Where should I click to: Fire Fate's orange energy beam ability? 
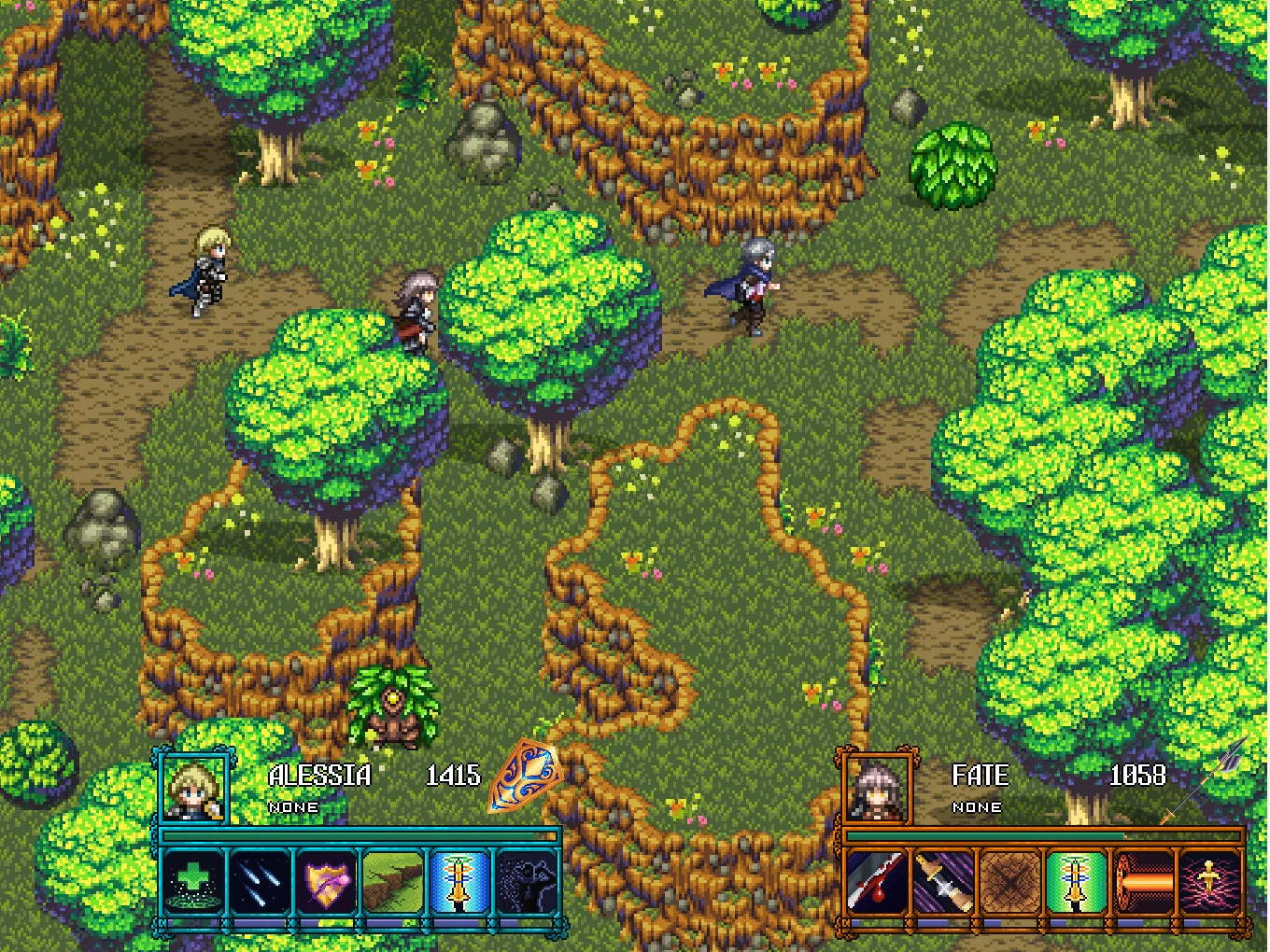(x=1143, y=881)
